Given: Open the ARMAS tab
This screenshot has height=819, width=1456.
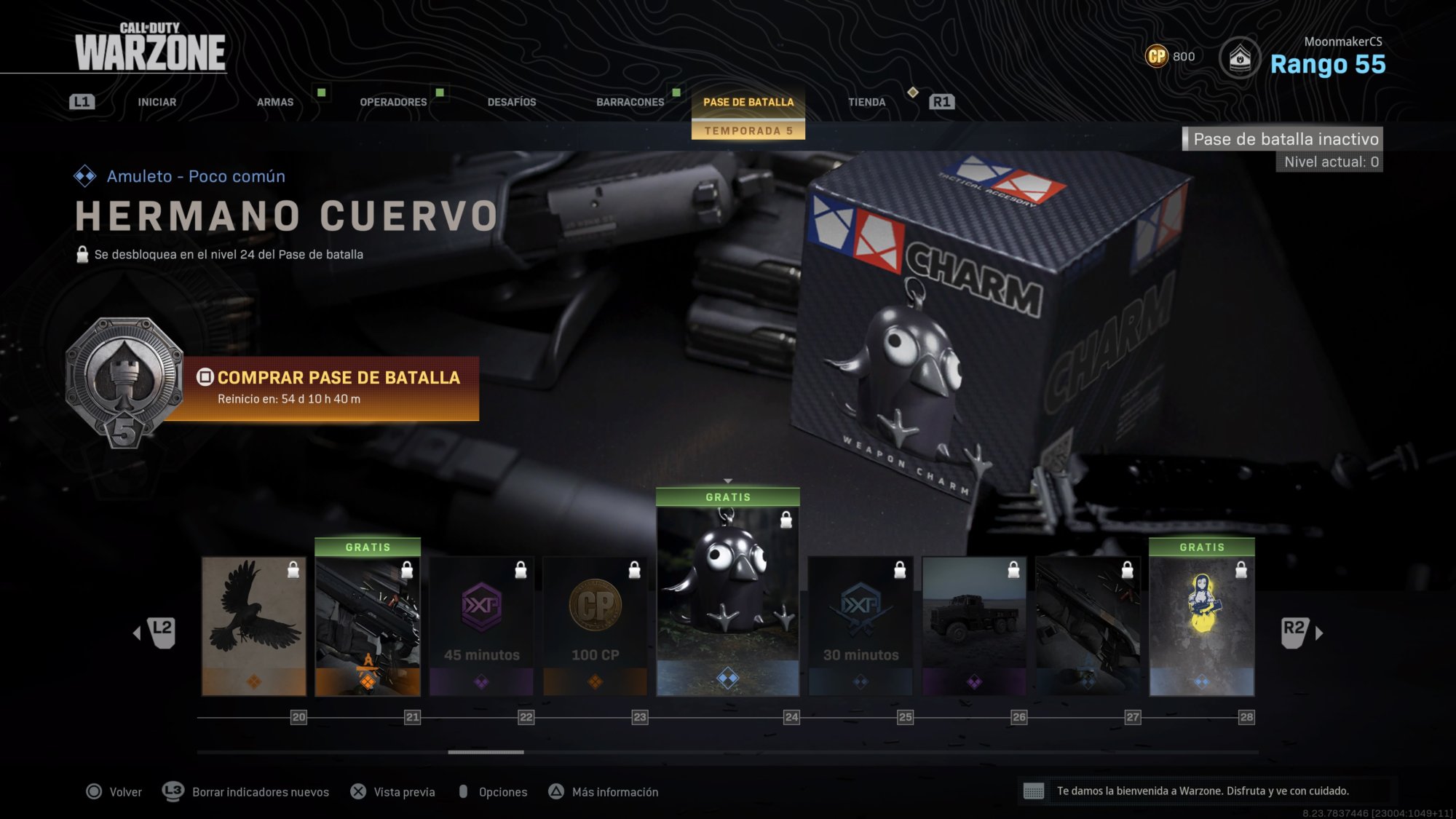Looking at the screenshot, I should point(275,102).
